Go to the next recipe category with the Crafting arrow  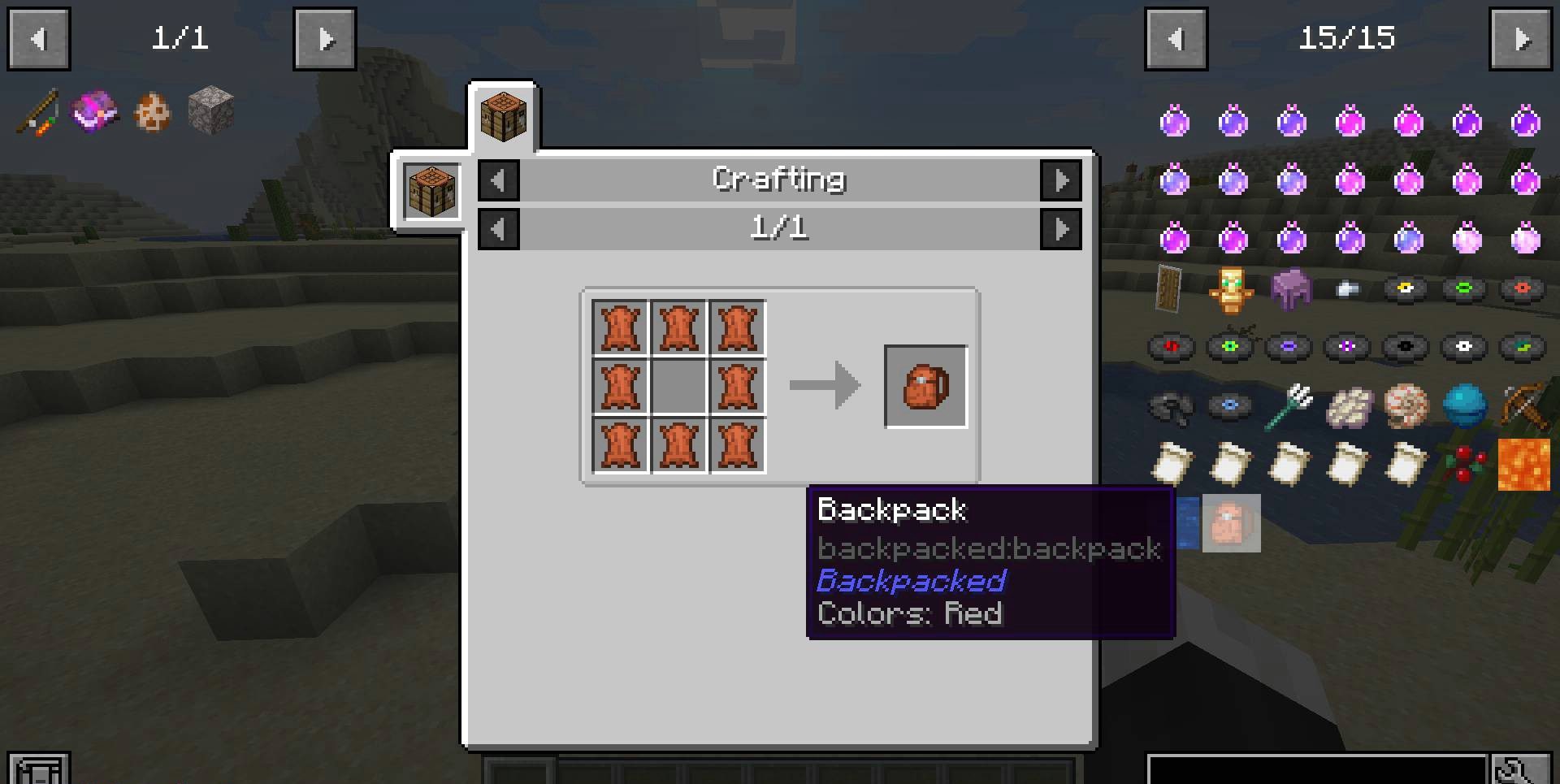1061,180
